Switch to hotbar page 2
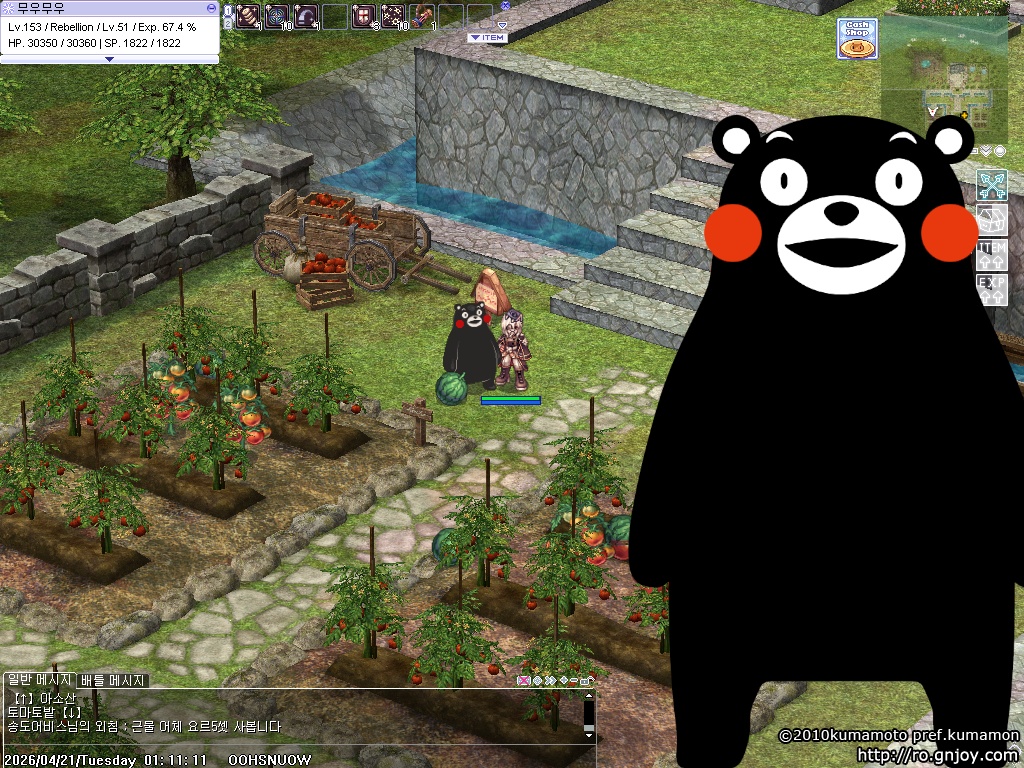Image resolution: width=1024 pixels, height=768 pixels. pyautogui.click(x=228, y=22)
